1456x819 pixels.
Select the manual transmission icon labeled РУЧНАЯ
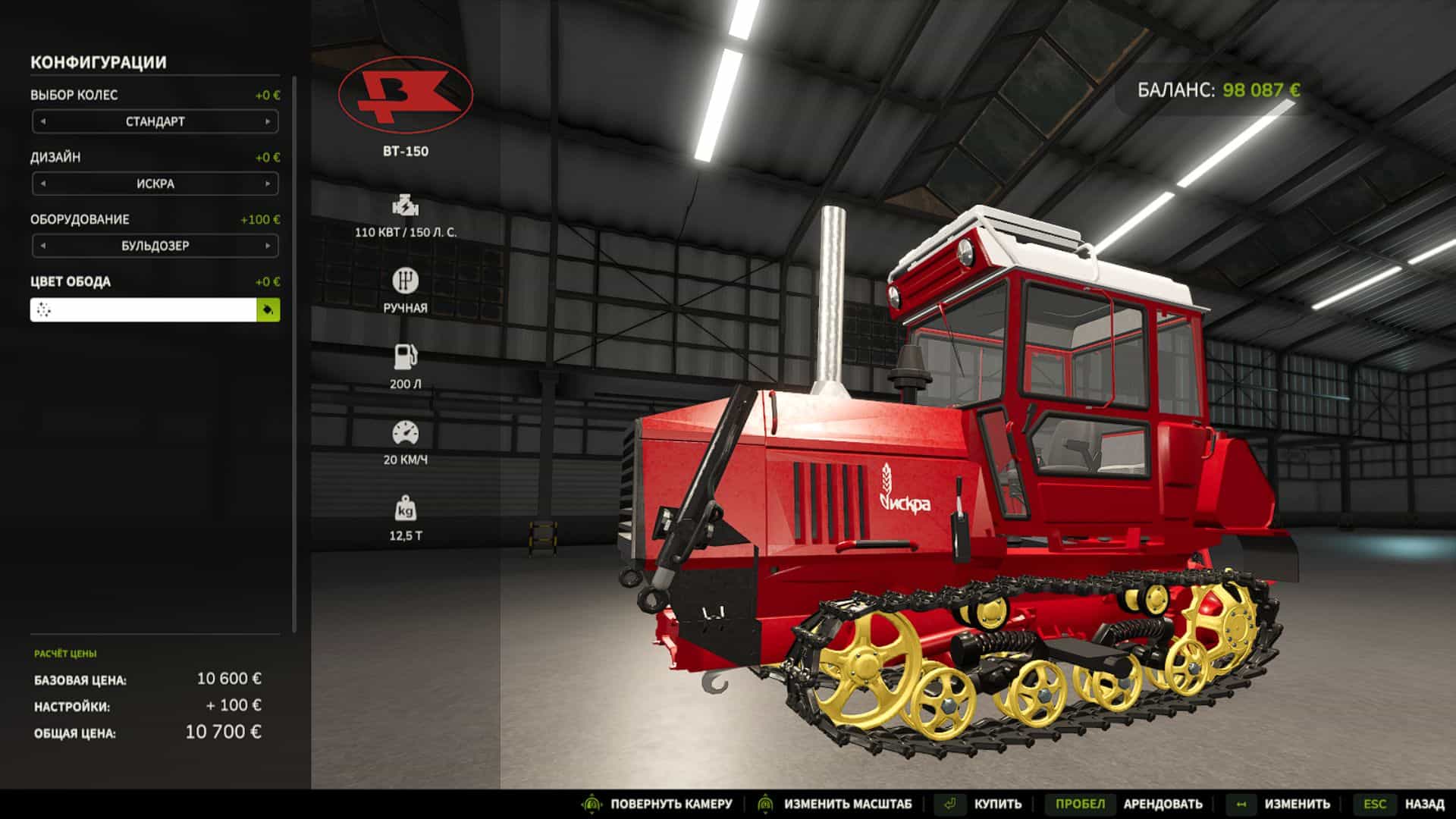coord(407,281)
